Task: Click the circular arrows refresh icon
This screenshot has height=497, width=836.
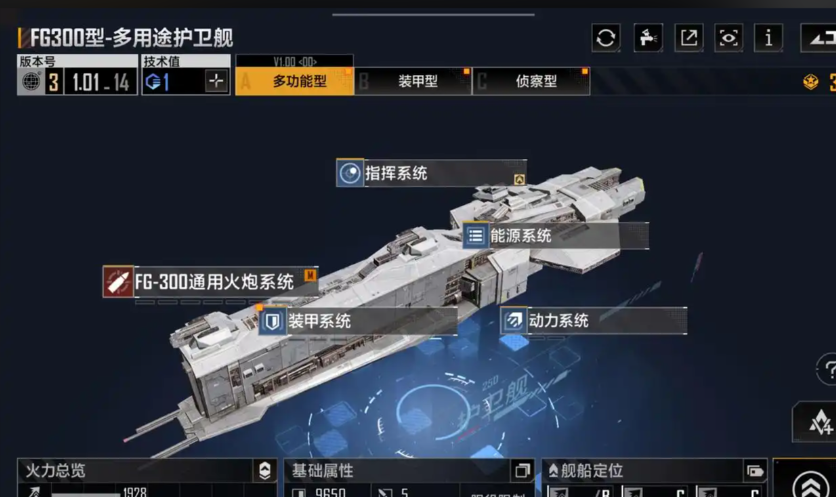Action: 605,38
